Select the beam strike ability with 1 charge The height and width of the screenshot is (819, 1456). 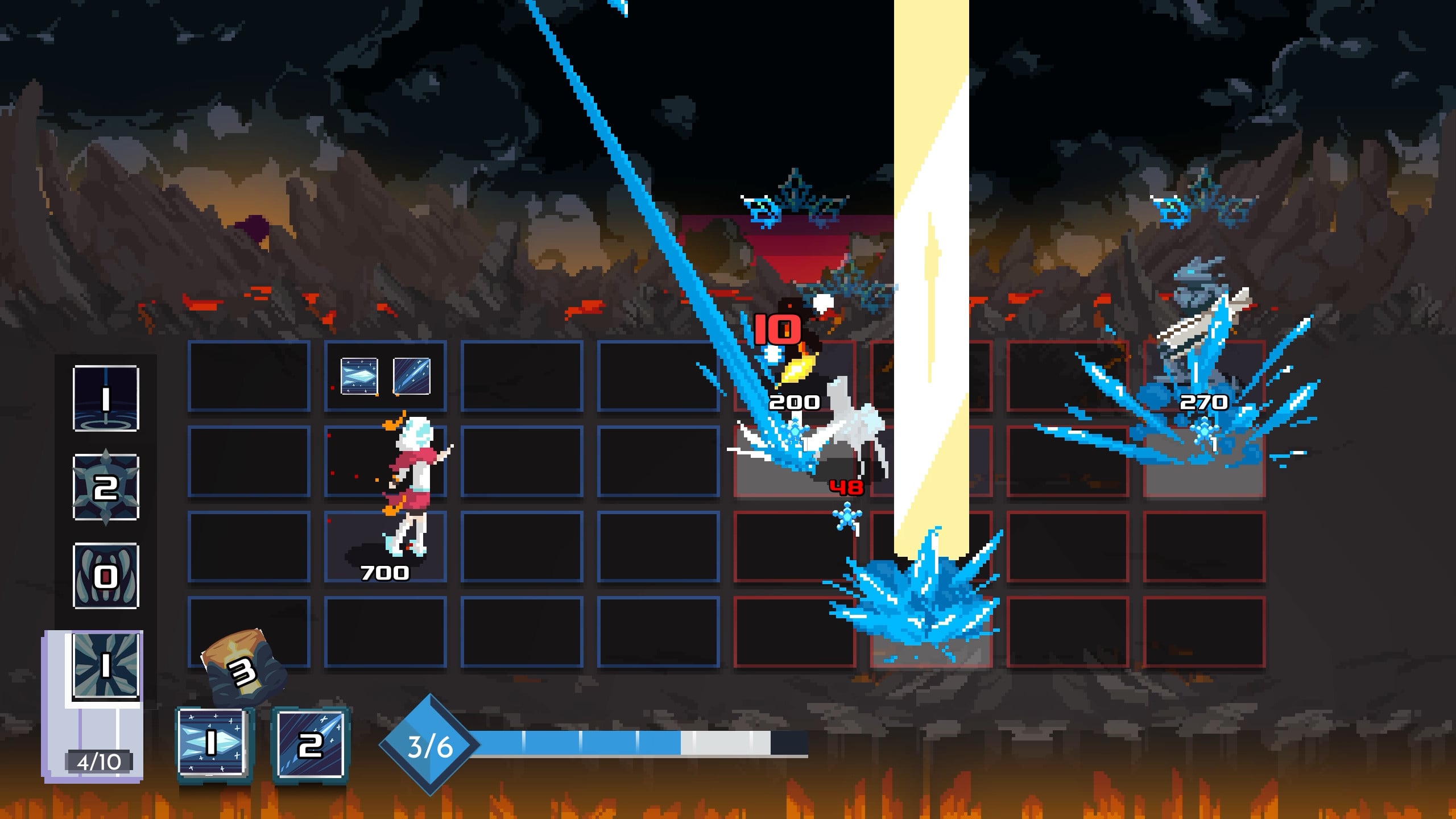(x=106, y=398)
